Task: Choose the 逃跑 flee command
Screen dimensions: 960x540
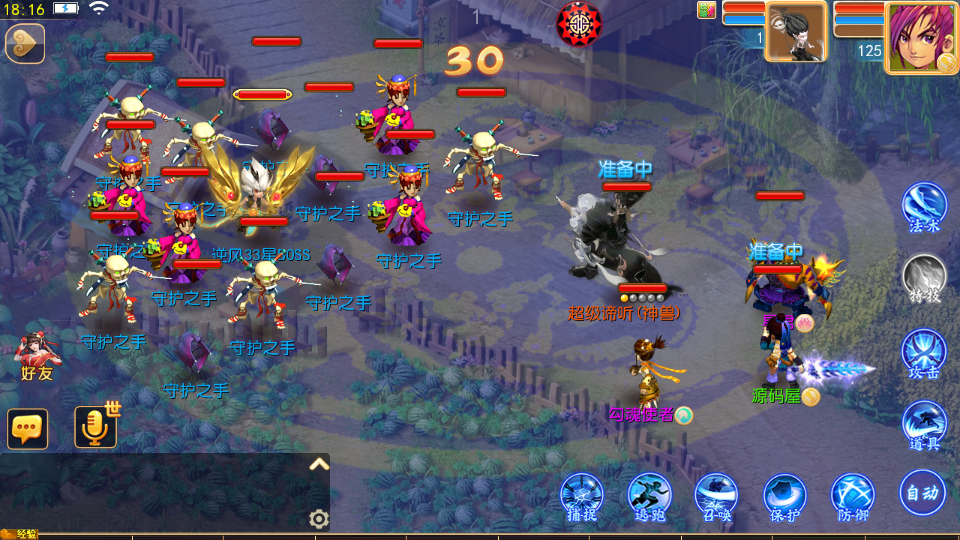Action: pyautogui.click(x=649, y=497)
